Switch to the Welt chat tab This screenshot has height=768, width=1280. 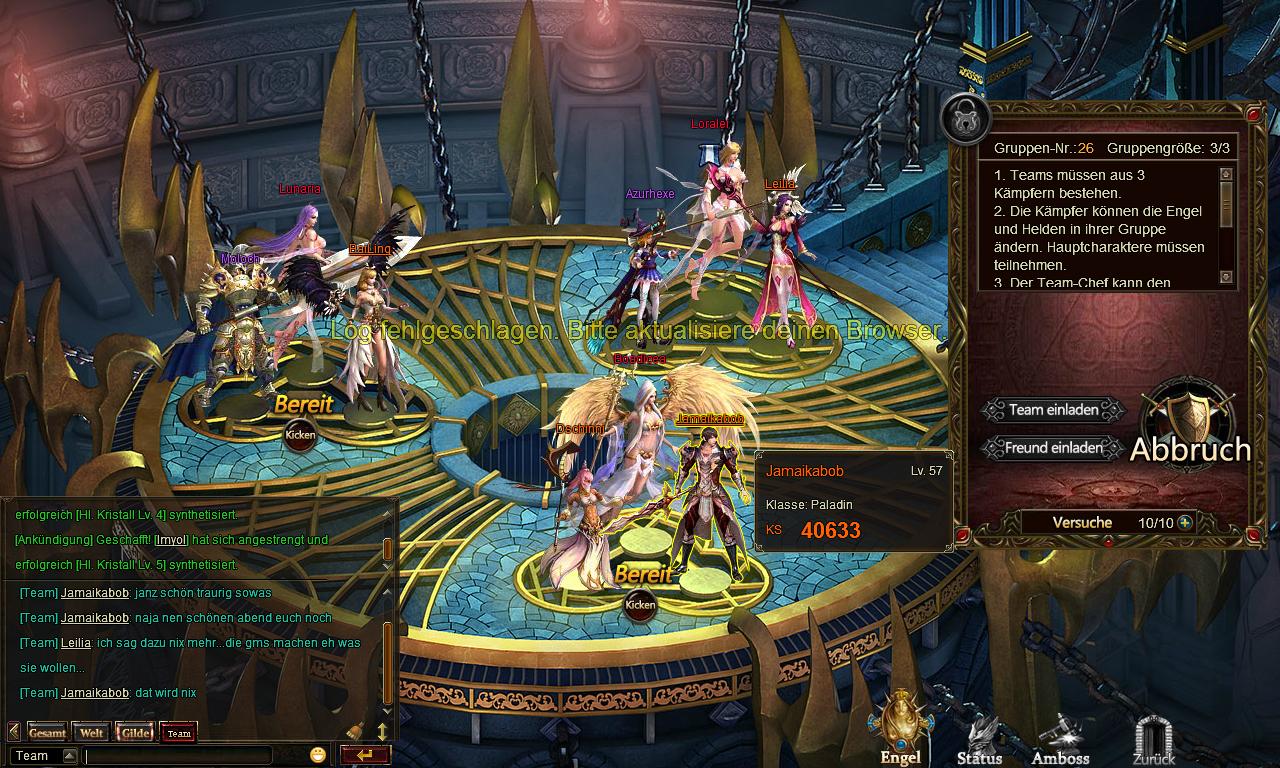[91, 733]
